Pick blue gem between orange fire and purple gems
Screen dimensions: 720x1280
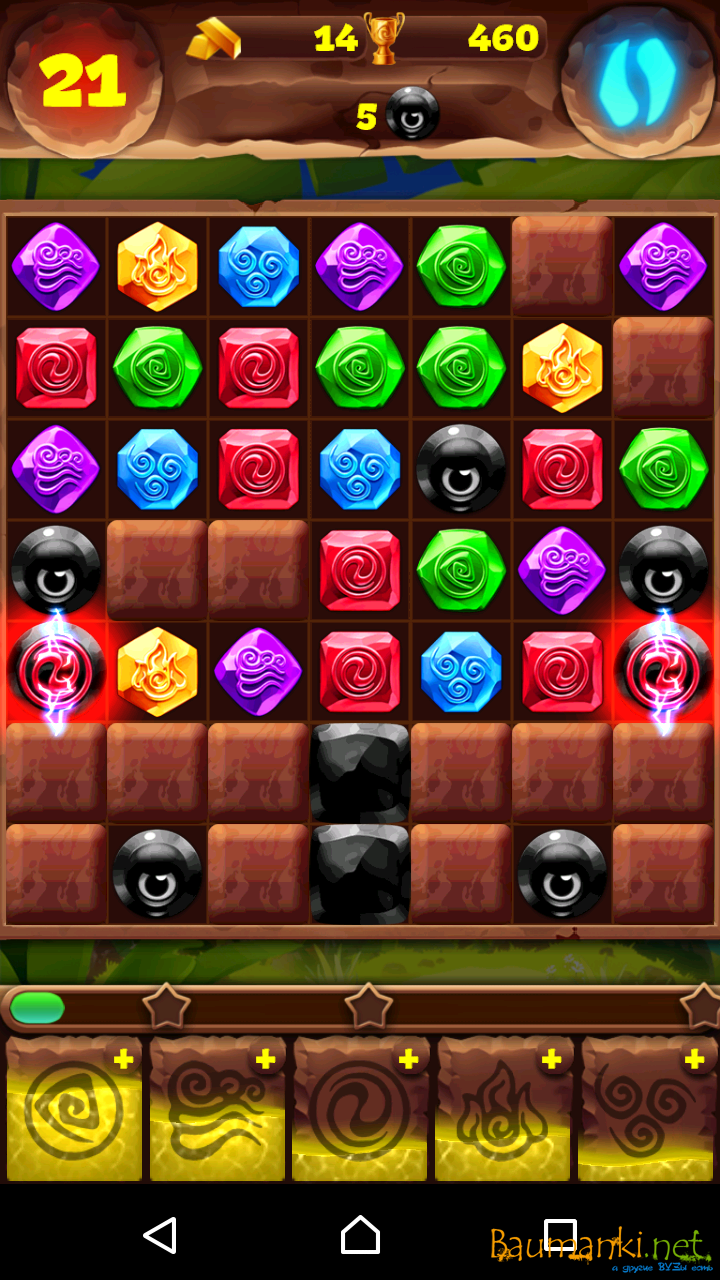(258, 267)
